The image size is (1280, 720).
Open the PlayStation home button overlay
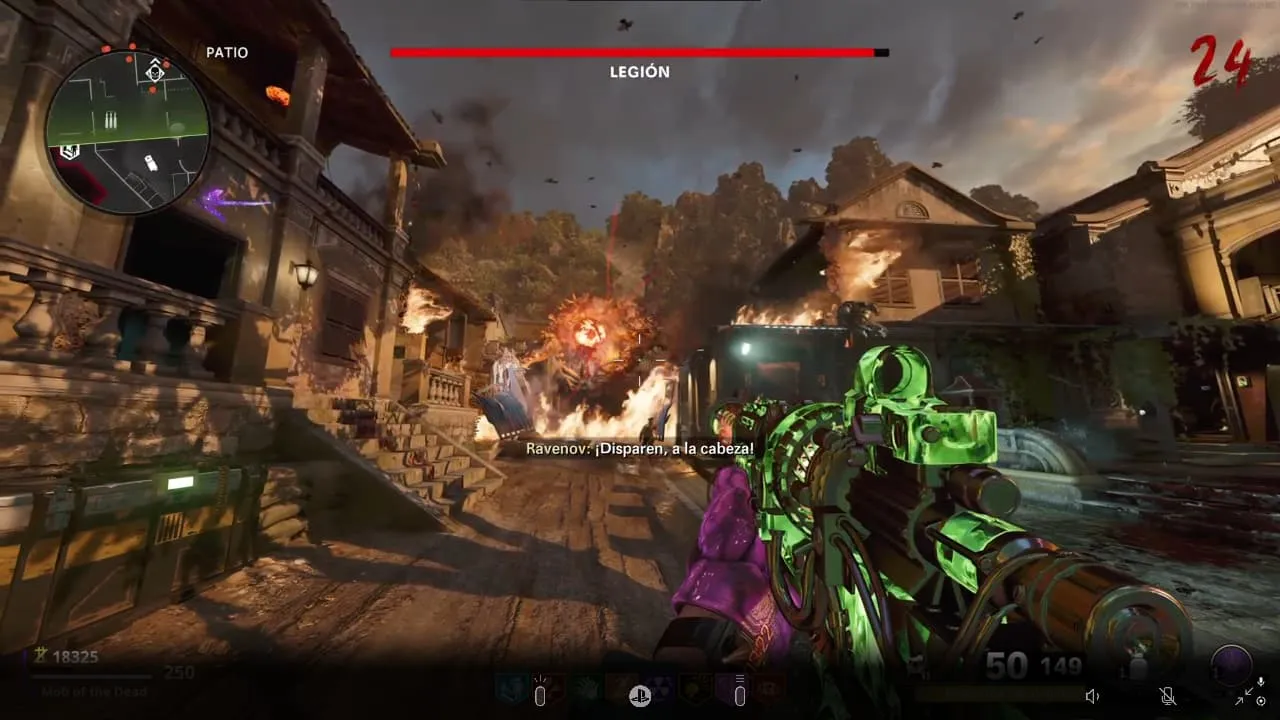tap(640, 696)
